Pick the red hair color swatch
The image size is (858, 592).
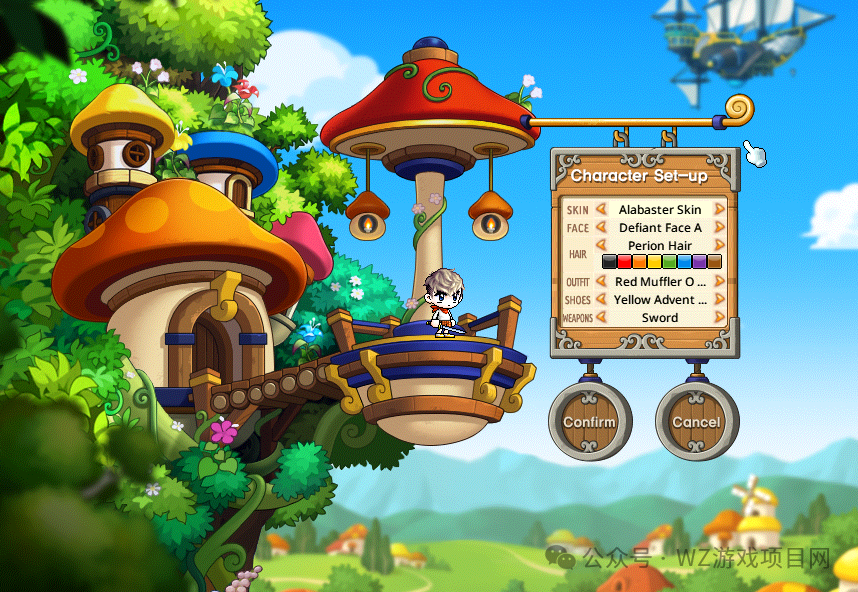pos(624,262)
